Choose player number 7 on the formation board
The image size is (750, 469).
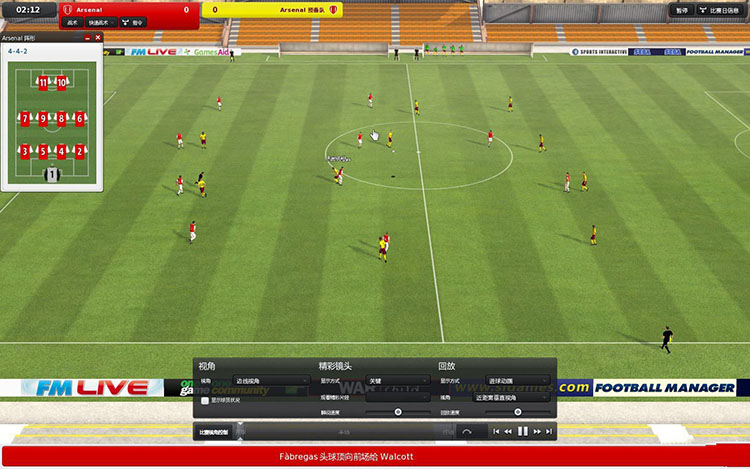pyautogui.click(x=25, y=119)
